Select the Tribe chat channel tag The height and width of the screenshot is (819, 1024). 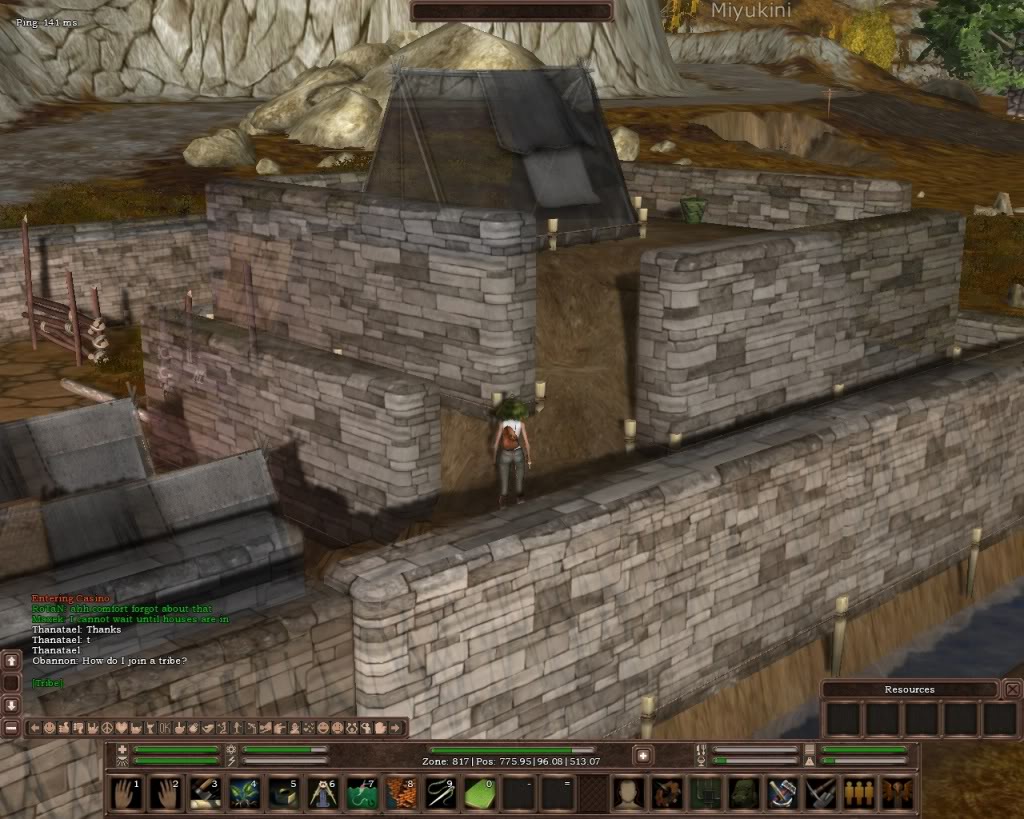click(x=47, y=683)
